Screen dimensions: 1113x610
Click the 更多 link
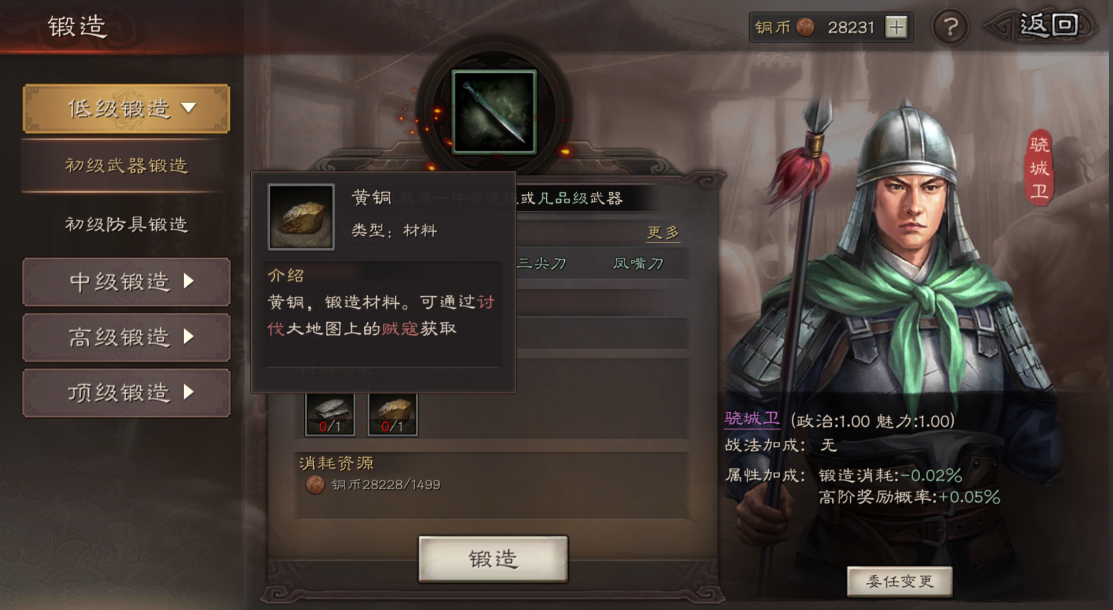tap(663, 232)
